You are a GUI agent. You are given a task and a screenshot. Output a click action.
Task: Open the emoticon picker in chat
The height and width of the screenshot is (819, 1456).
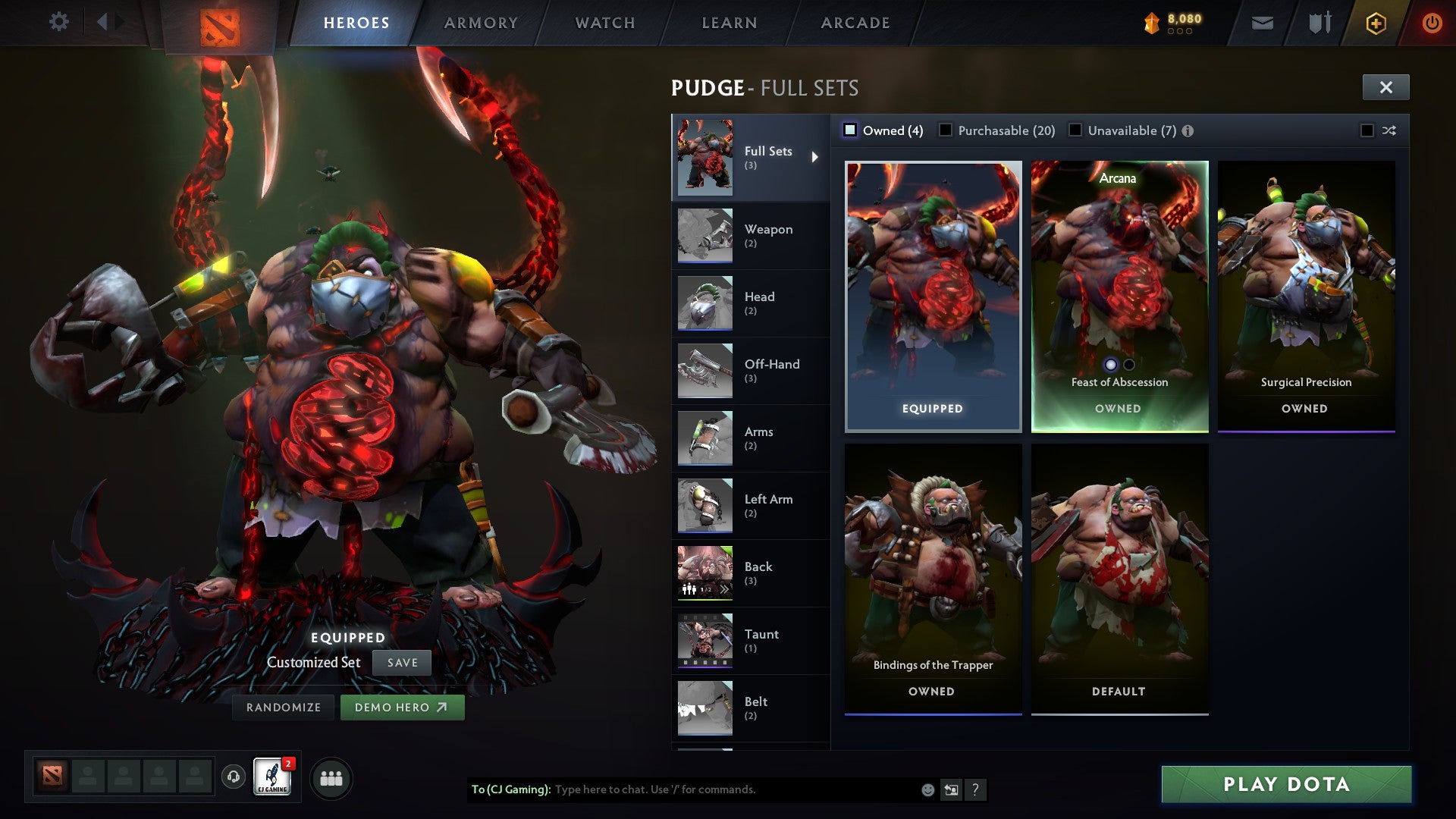927,790
